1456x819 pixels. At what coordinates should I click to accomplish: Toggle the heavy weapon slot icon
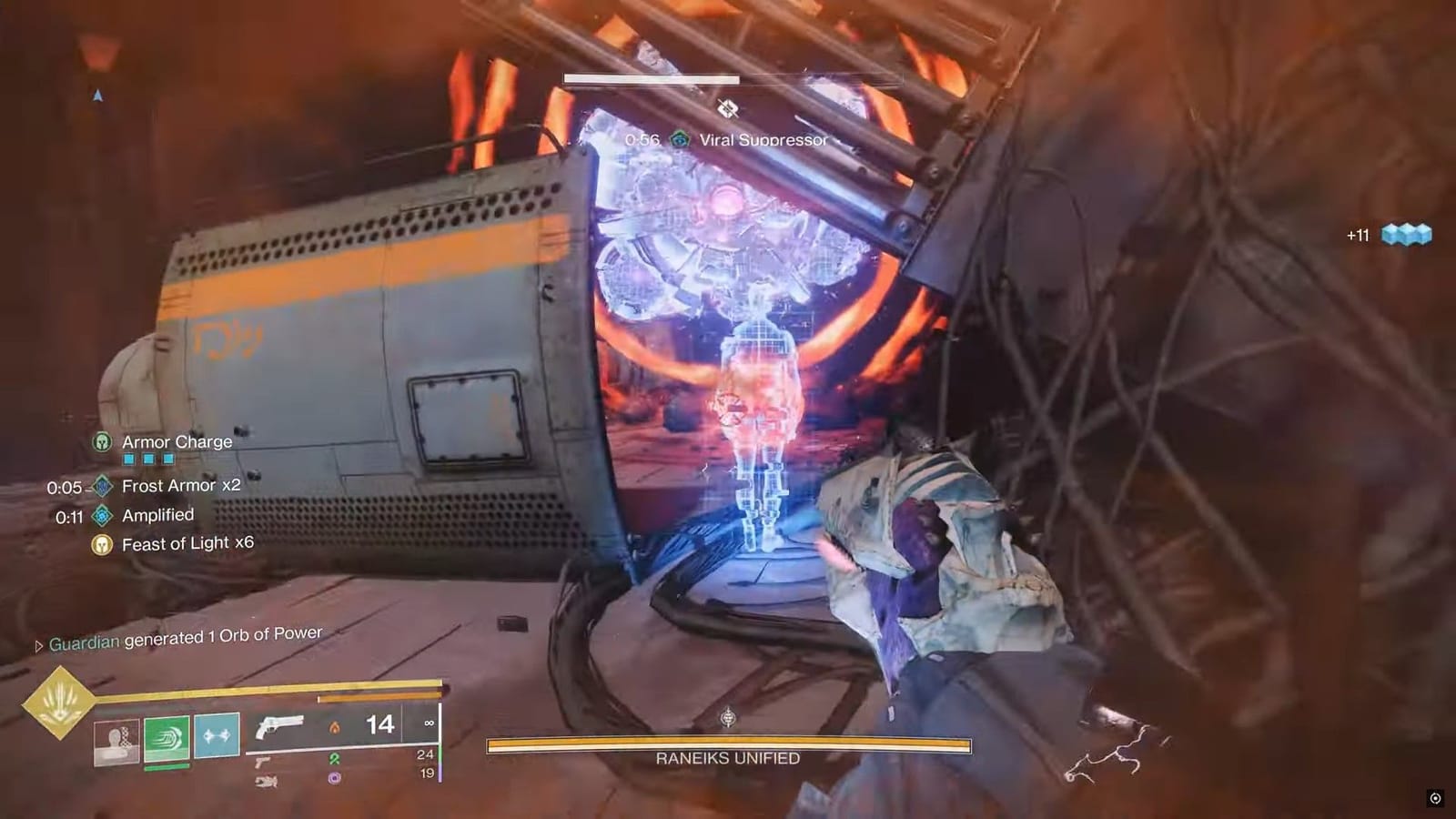[x=268, y=781]
